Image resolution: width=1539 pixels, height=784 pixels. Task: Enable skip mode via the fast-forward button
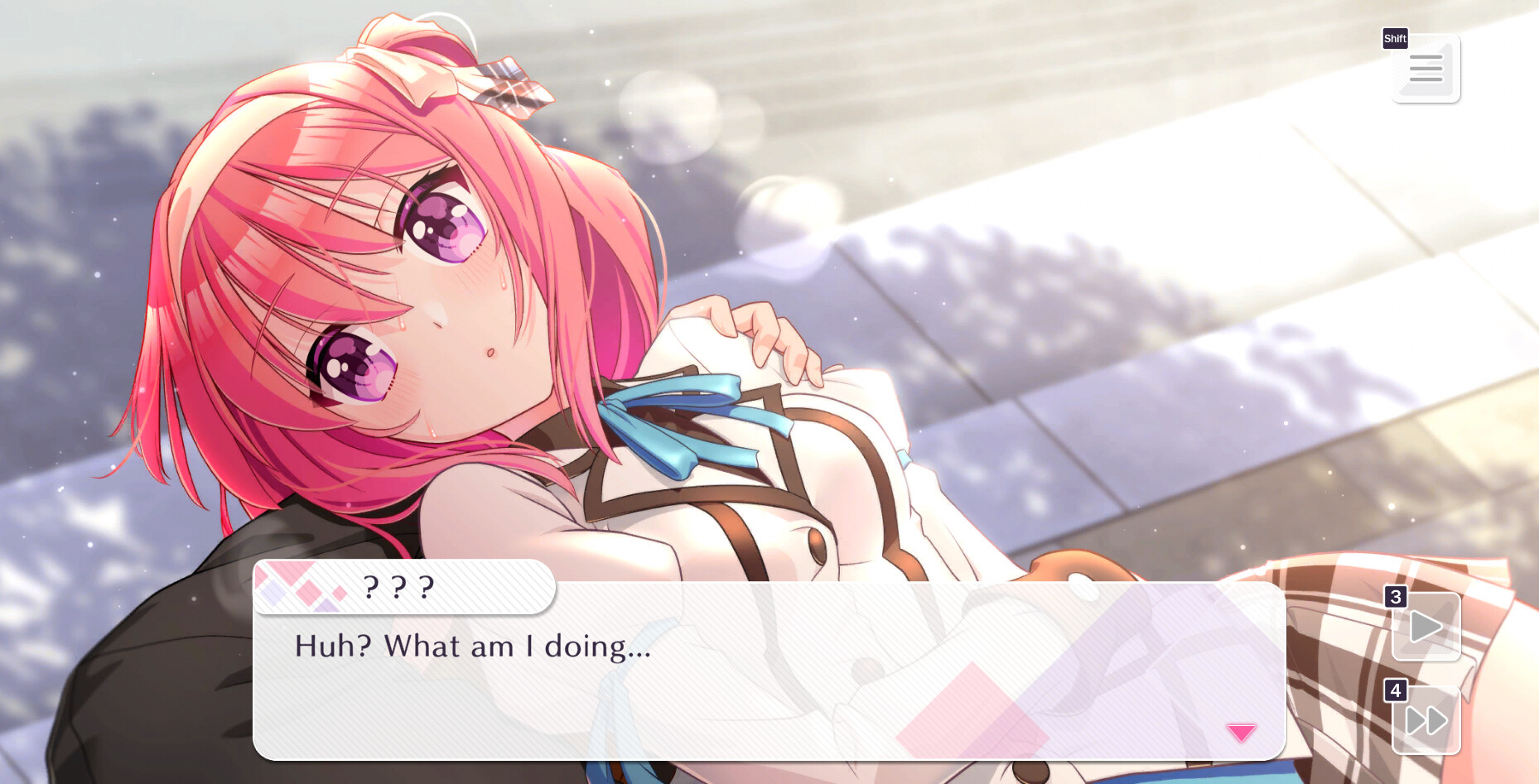click(1426, 719)
